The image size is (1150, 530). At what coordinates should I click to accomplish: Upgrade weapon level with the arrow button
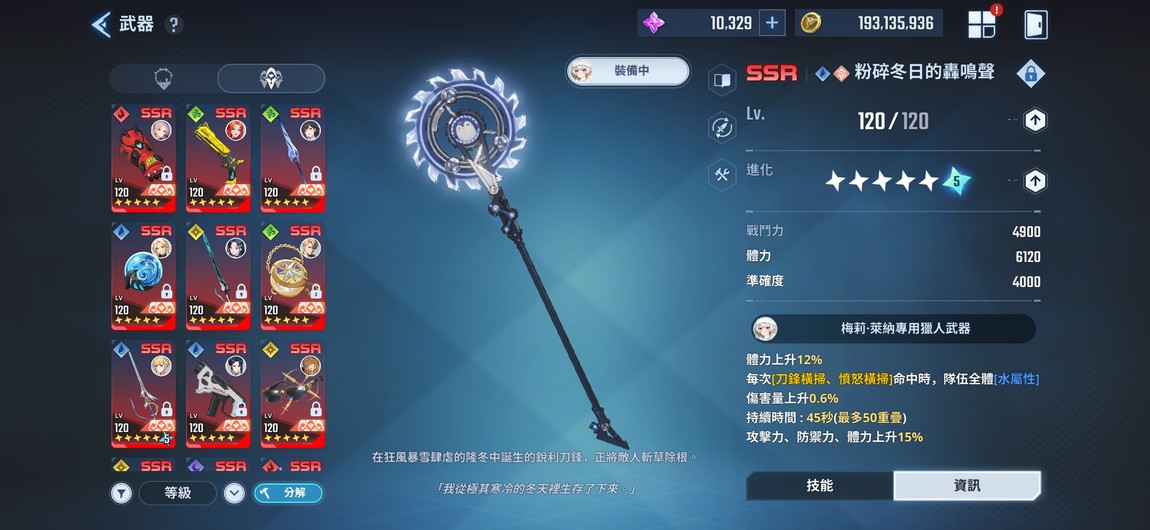(x=1036, y=121)
